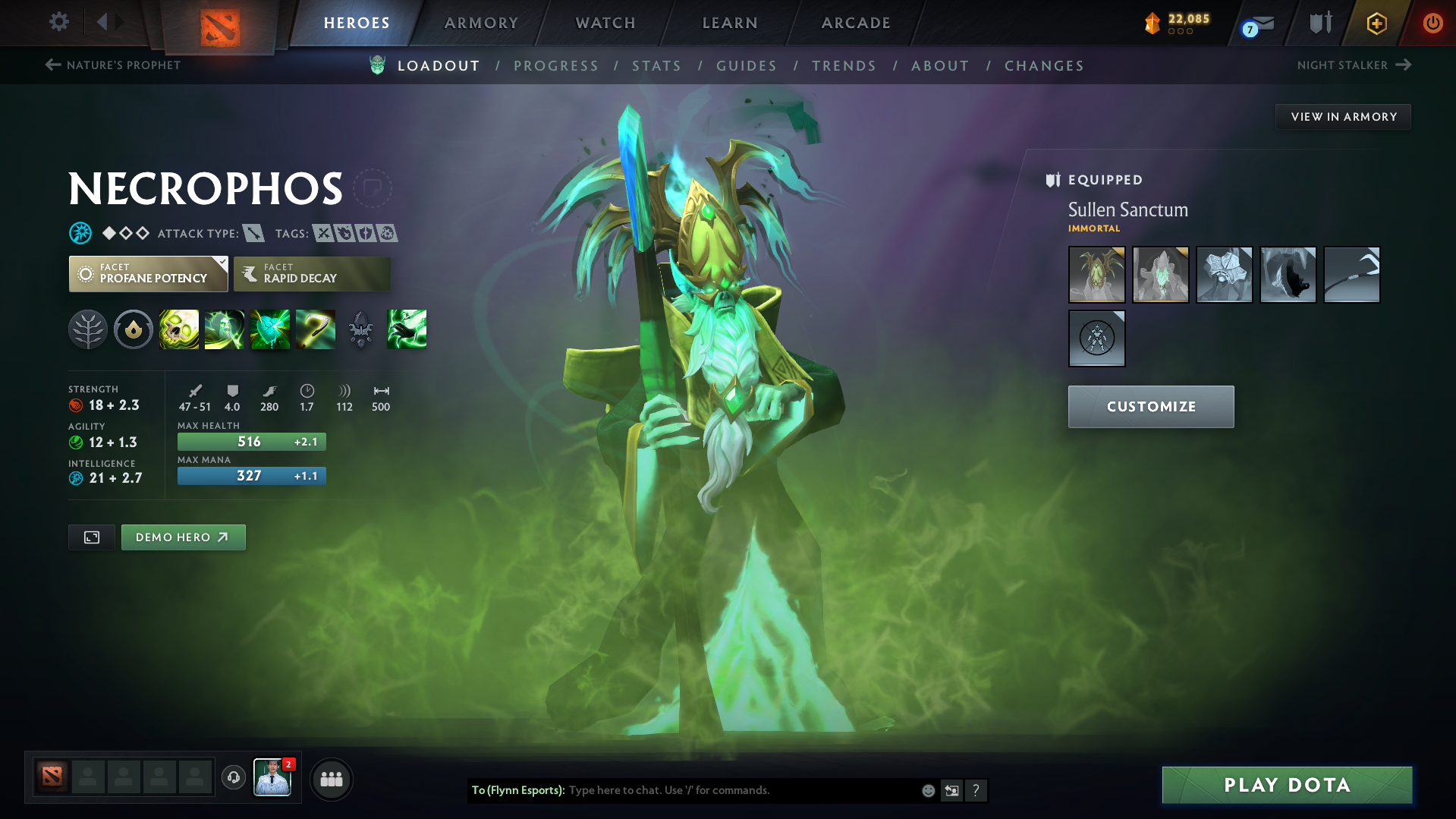Open the GUIDES section
This screenshot has width=1456, height=819.
click(x=746, y=66)
